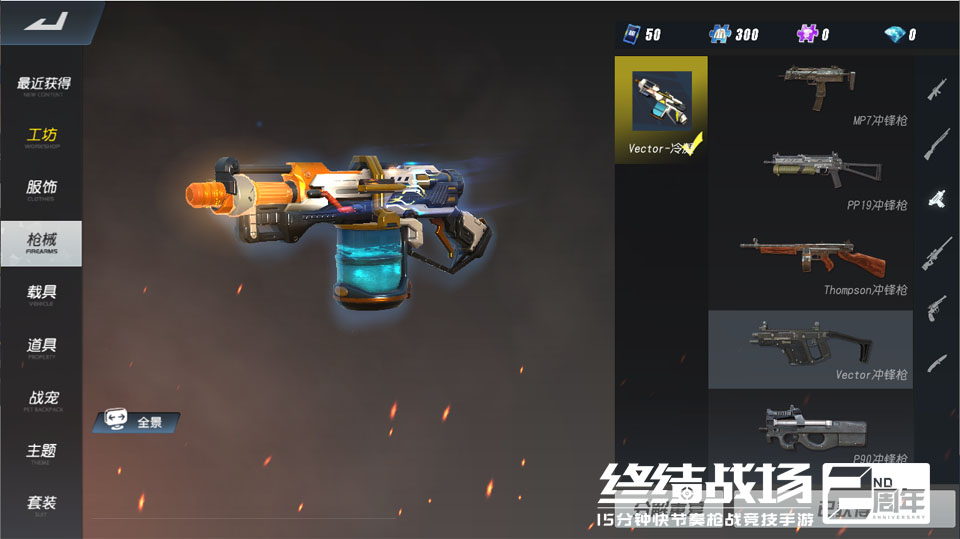
Task: Switch to the 工坊 workshop section
Action: click(42, 137)
